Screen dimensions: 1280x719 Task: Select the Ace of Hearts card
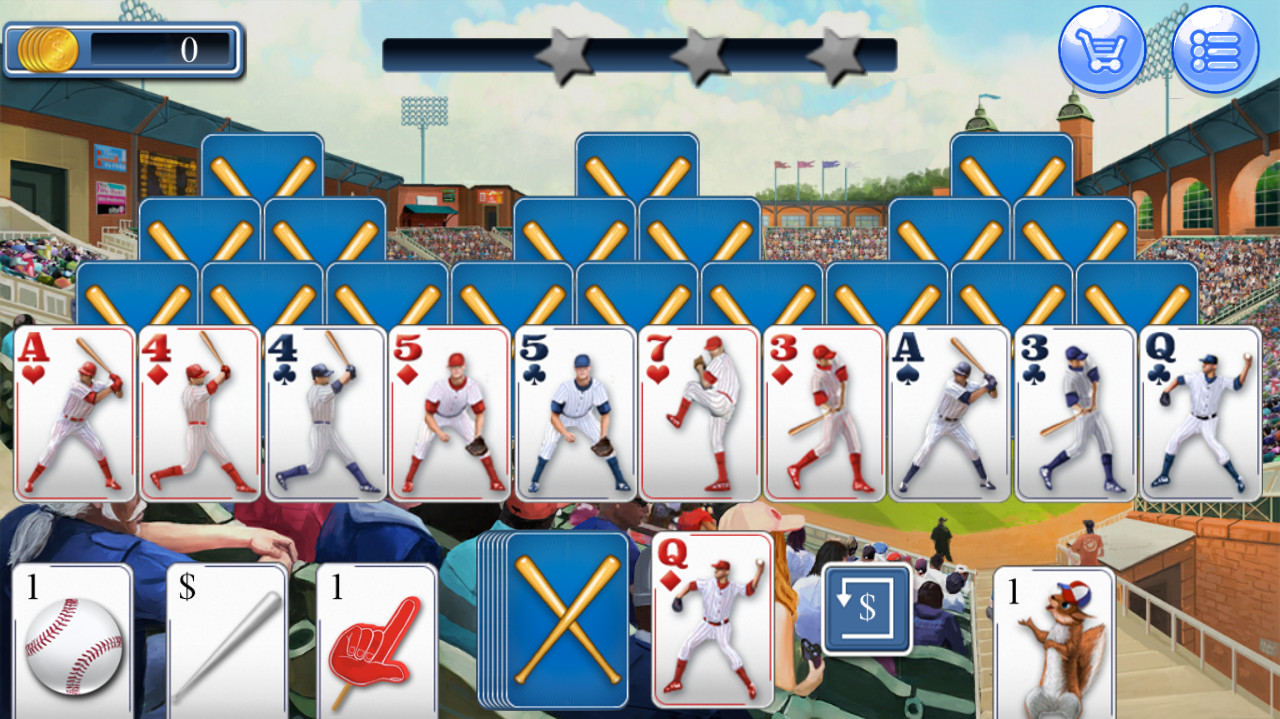click(x=75, y=412)
